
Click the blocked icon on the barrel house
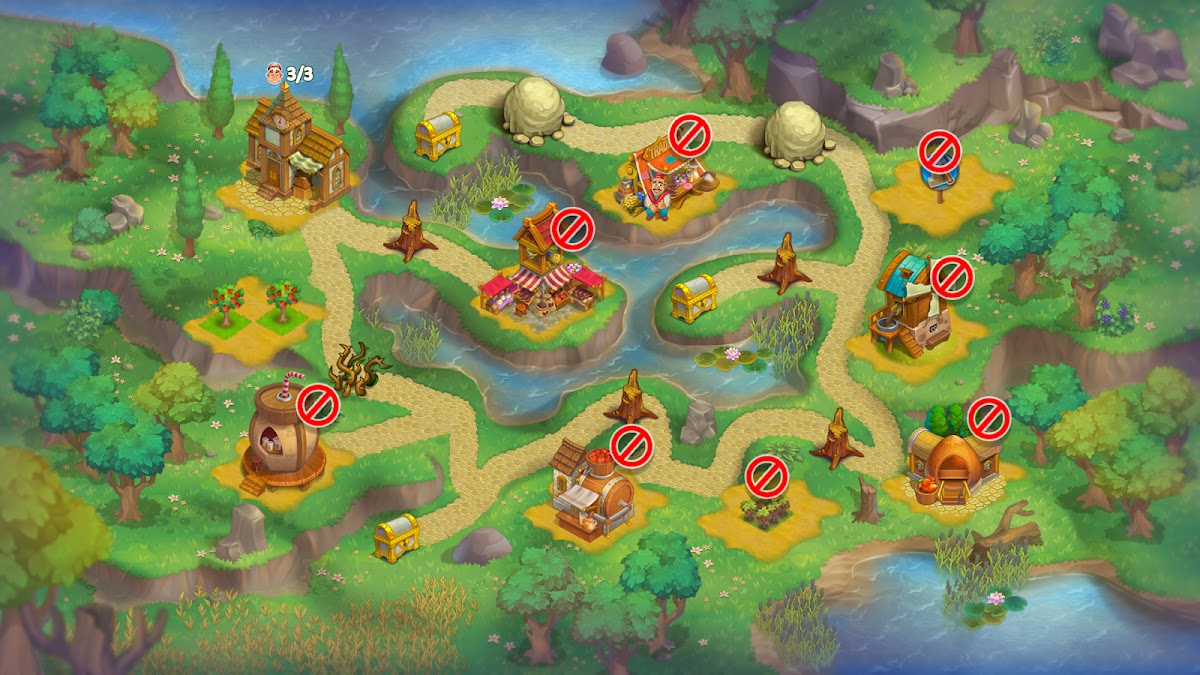[319, 404]
